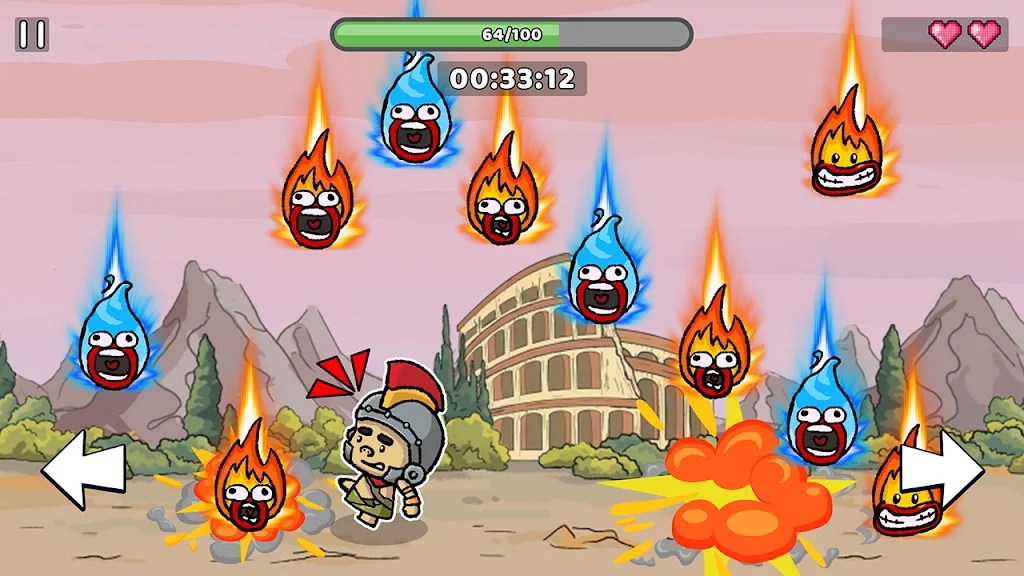The width and height of the screenshot is (1024, 576).
Task: Tap the right arrow move button
Action: (x=943, y=468)
